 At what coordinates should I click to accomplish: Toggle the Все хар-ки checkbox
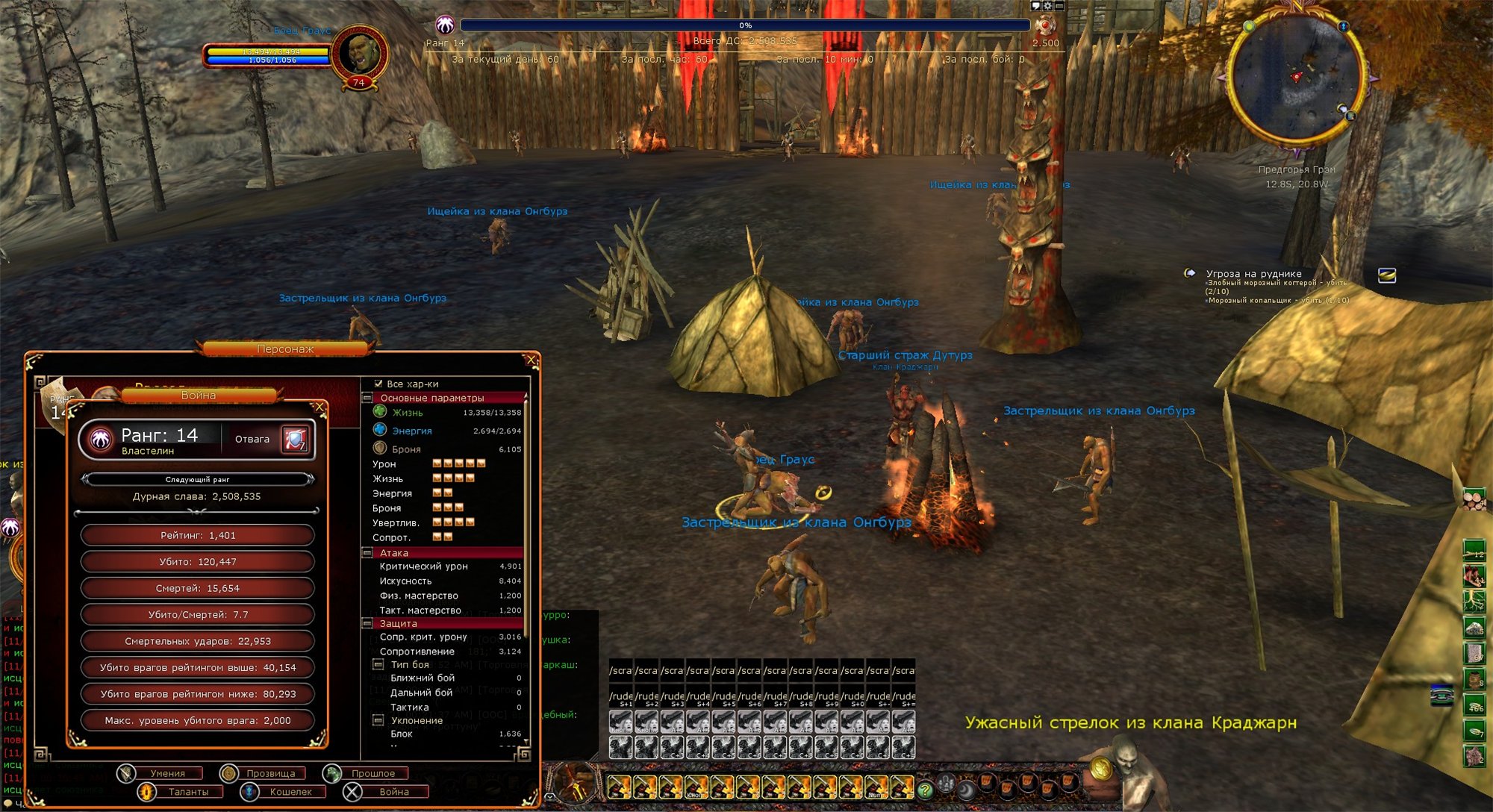(378, 384)
